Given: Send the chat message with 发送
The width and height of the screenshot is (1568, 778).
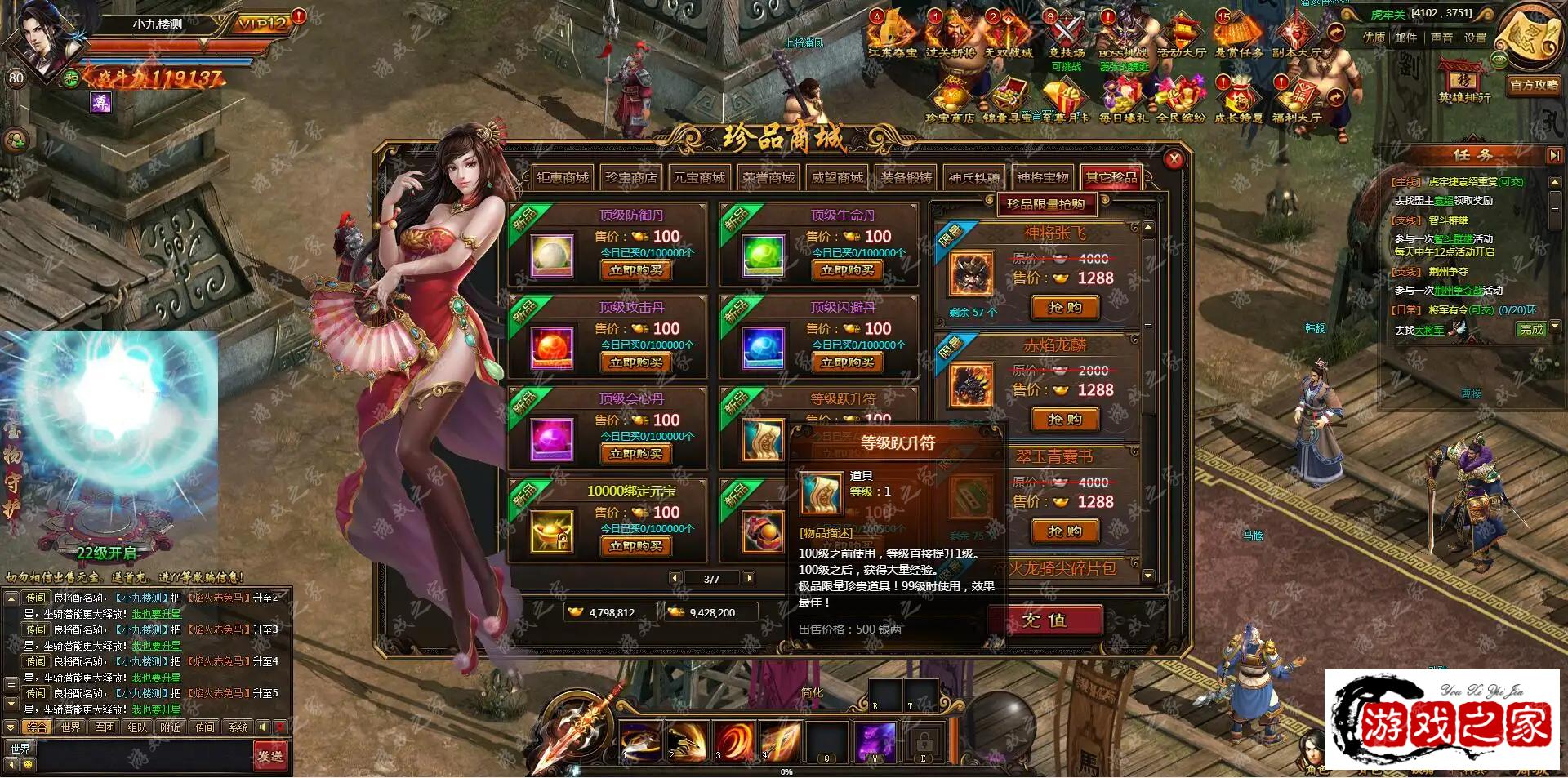Looking at the screenshot, I should [x=270, y=756].
